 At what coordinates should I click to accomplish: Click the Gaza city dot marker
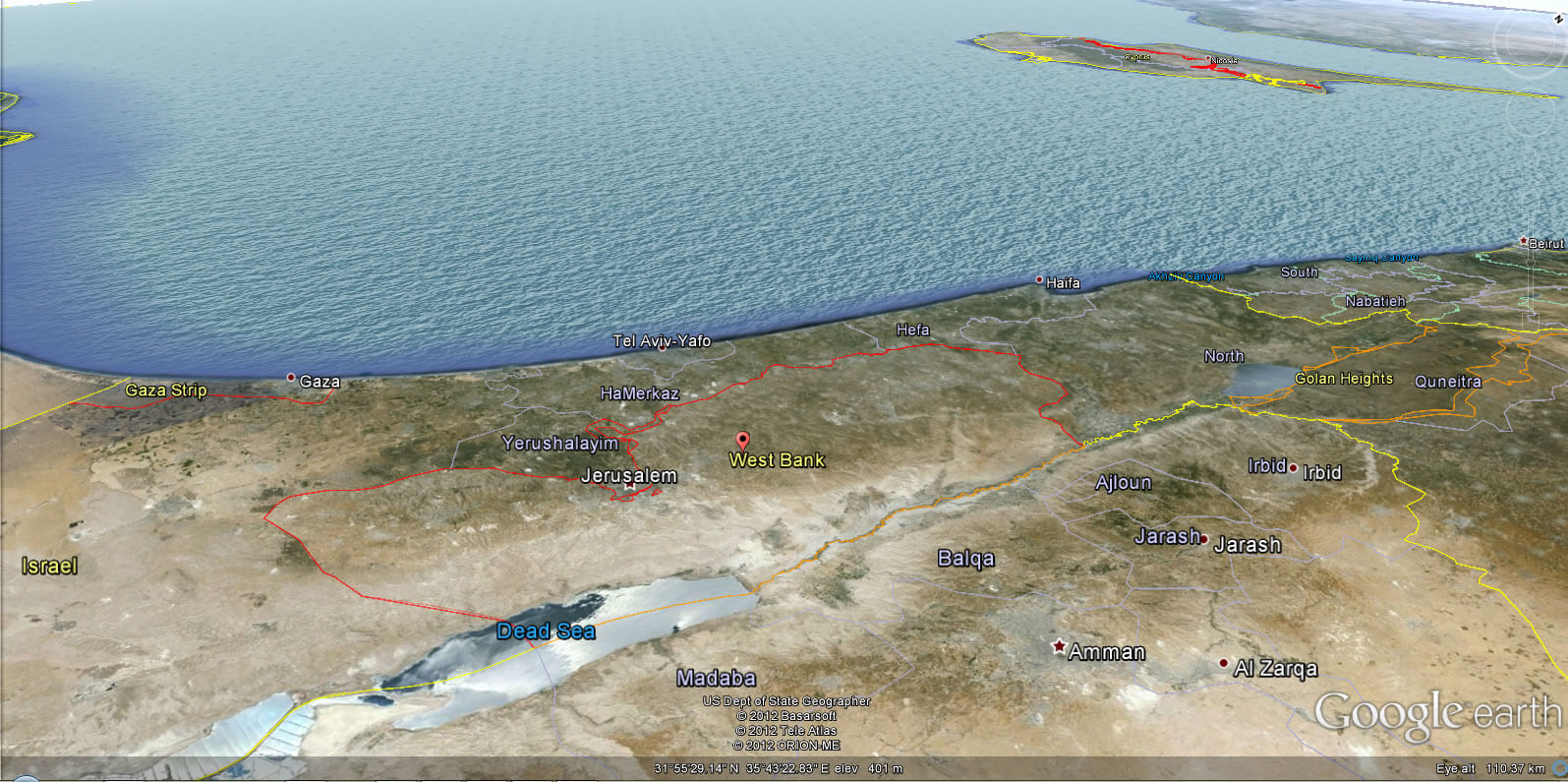290,376
